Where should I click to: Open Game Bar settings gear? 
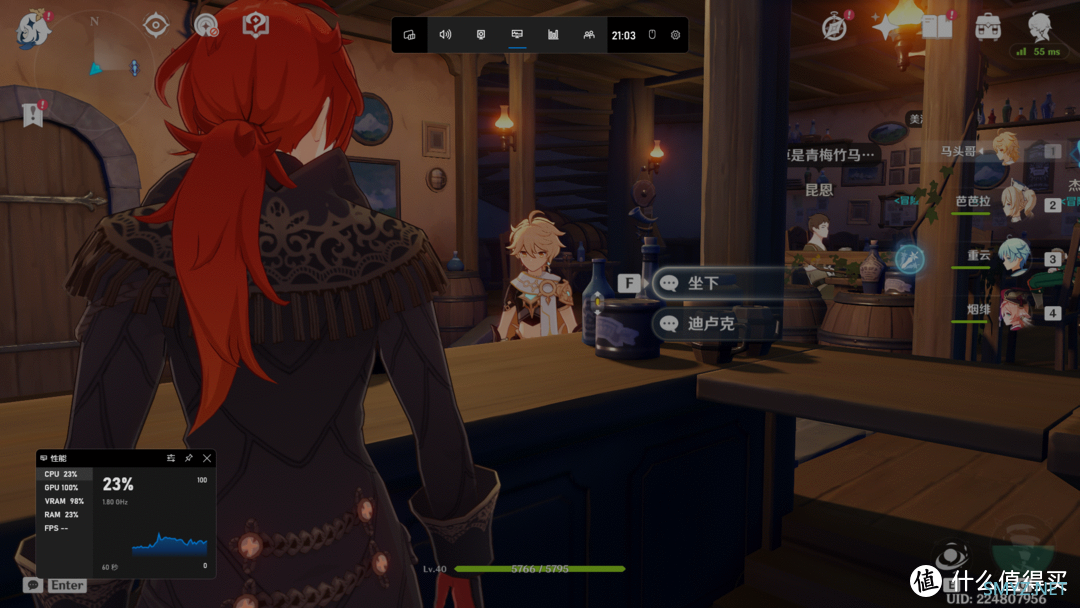676,35
